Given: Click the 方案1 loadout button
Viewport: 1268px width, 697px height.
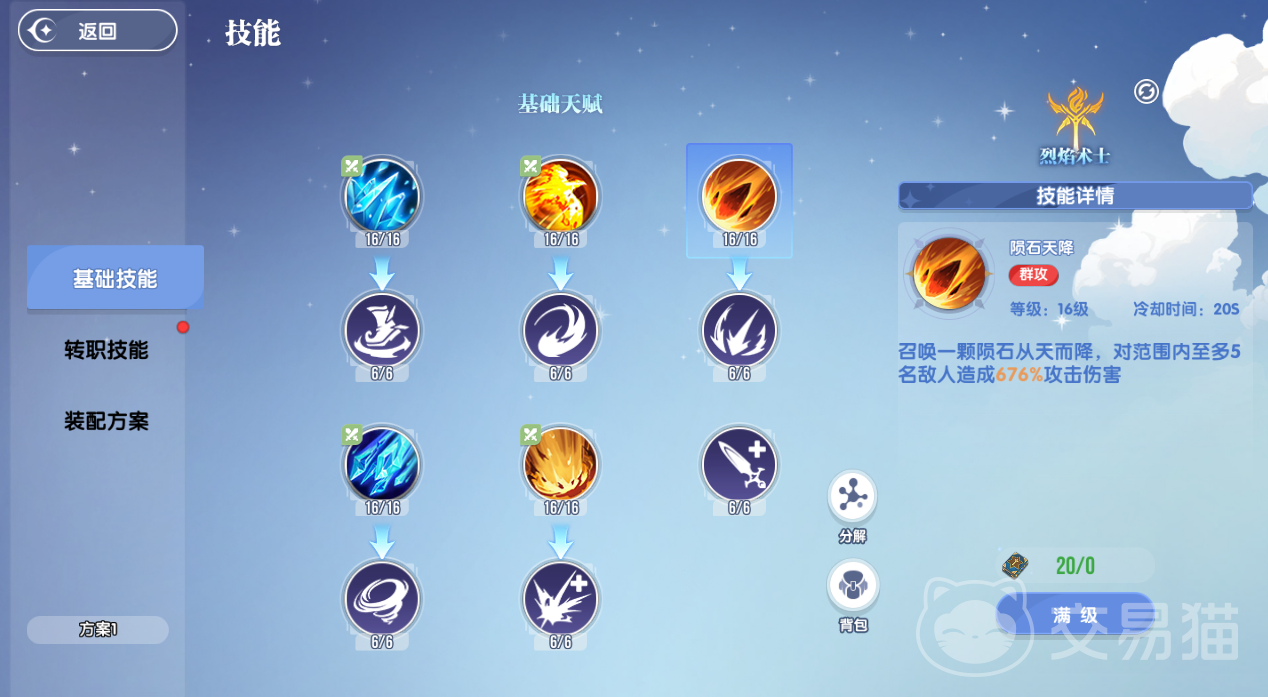Looking at the screenshot, I should coord(98,630).
